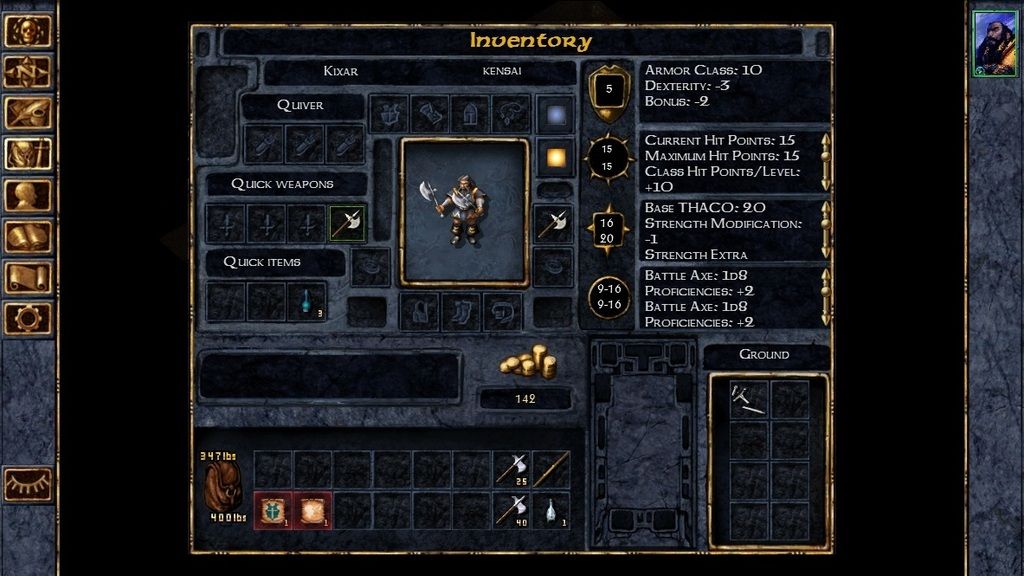
Task: Open the priest scroll sidebar button
Action: (x=28, y=277)
